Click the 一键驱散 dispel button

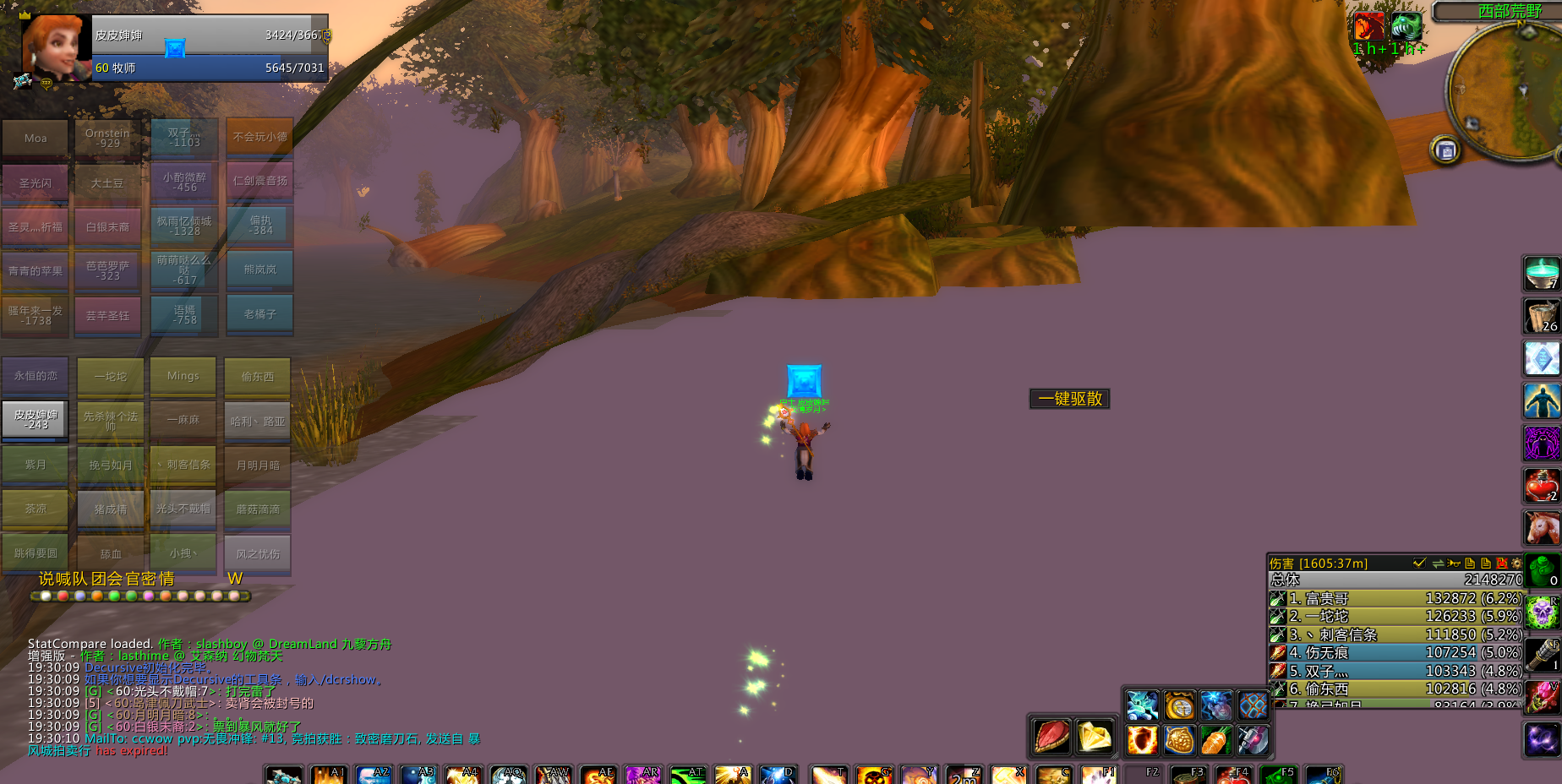pos(1069,399)
